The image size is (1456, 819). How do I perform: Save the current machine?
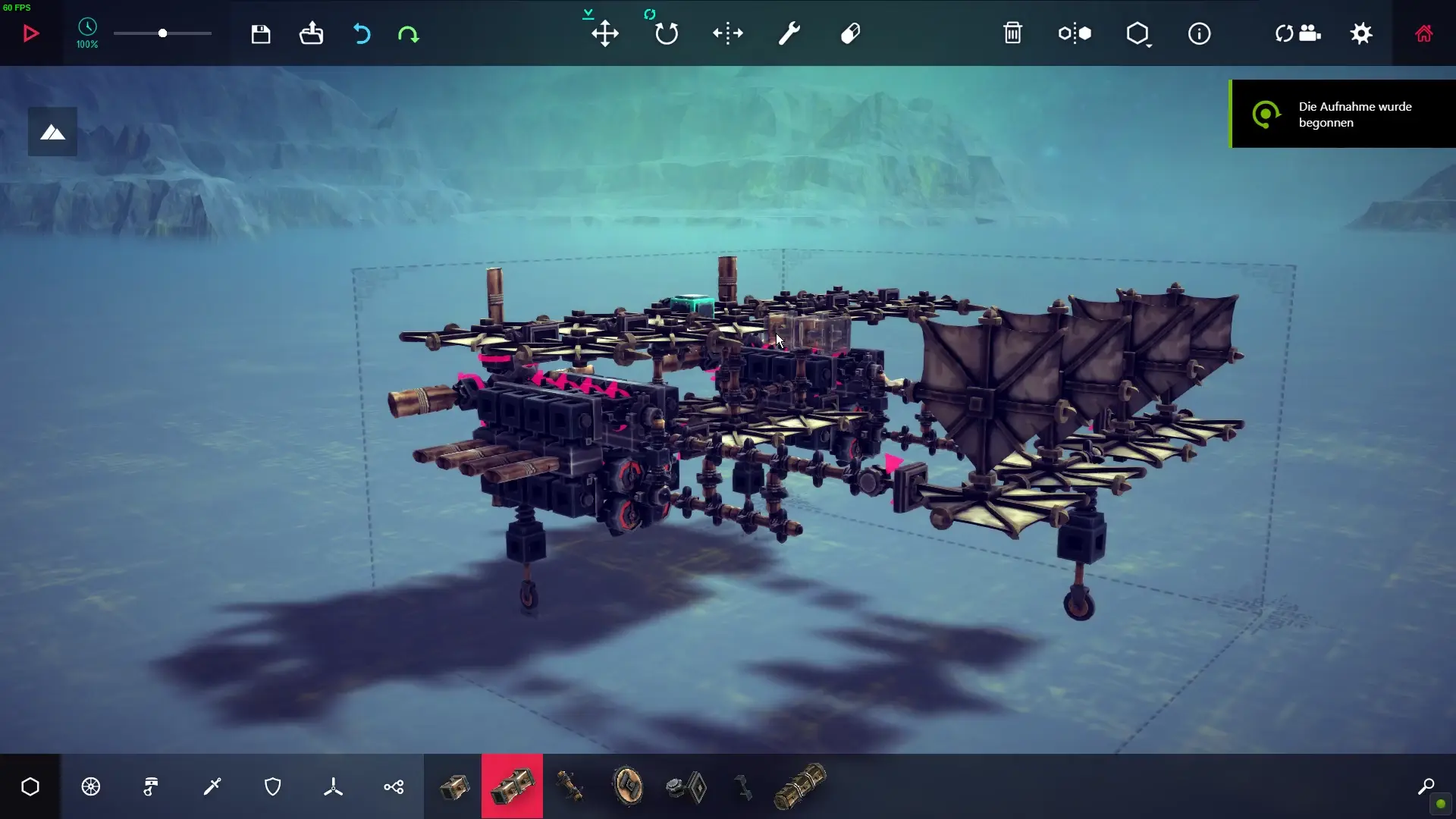[x=261, y=33]
